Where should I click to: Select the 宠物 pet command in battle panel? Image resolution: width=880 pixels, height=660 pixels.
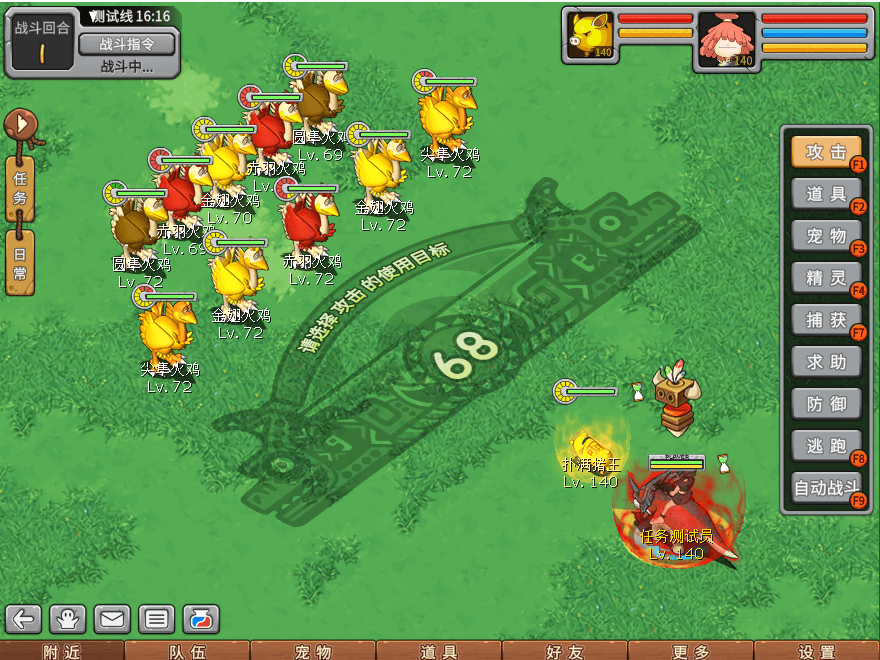point(826,236)
